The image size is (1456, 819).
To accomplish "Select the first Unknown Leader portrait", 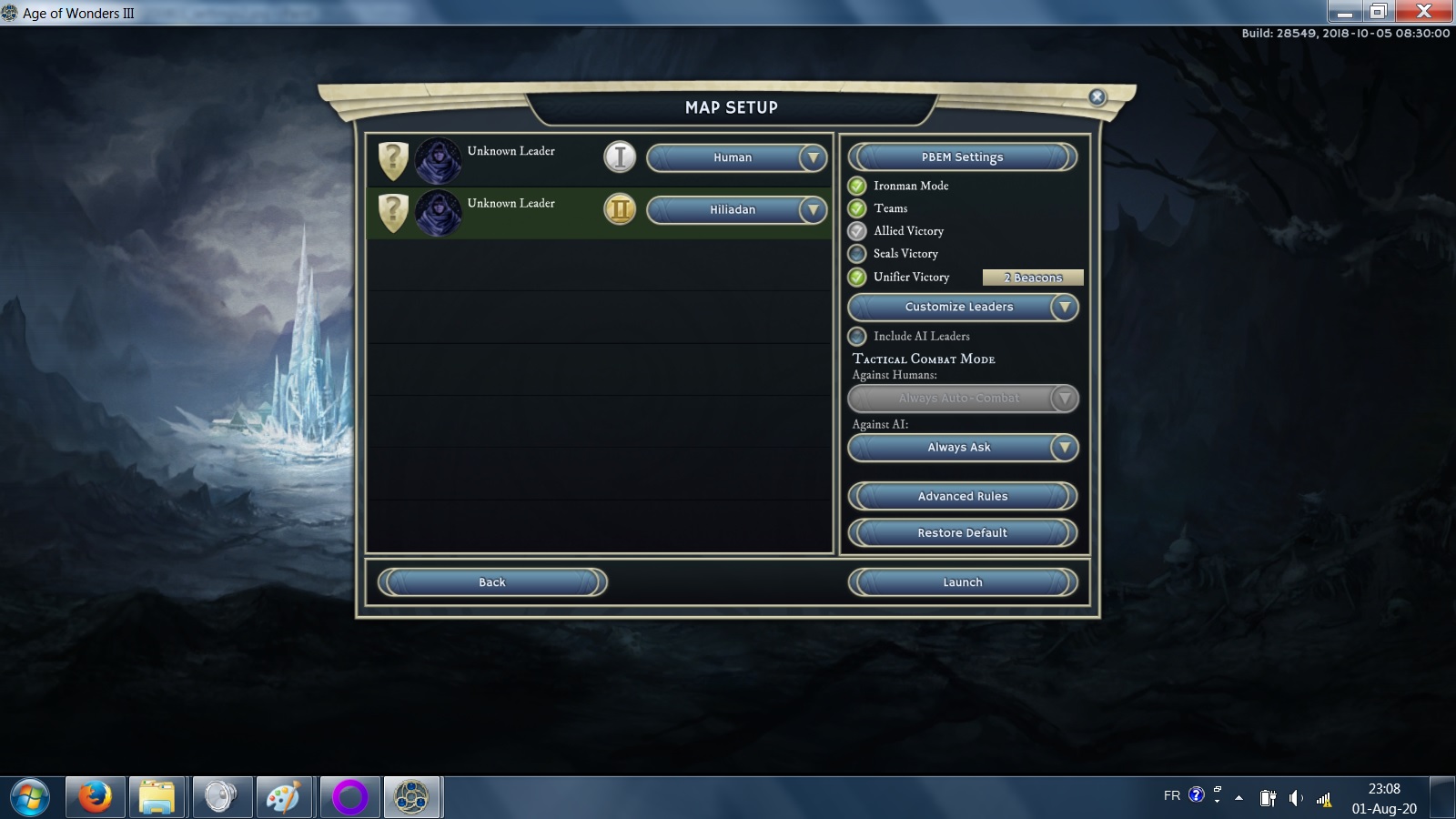I will point(438,160).
